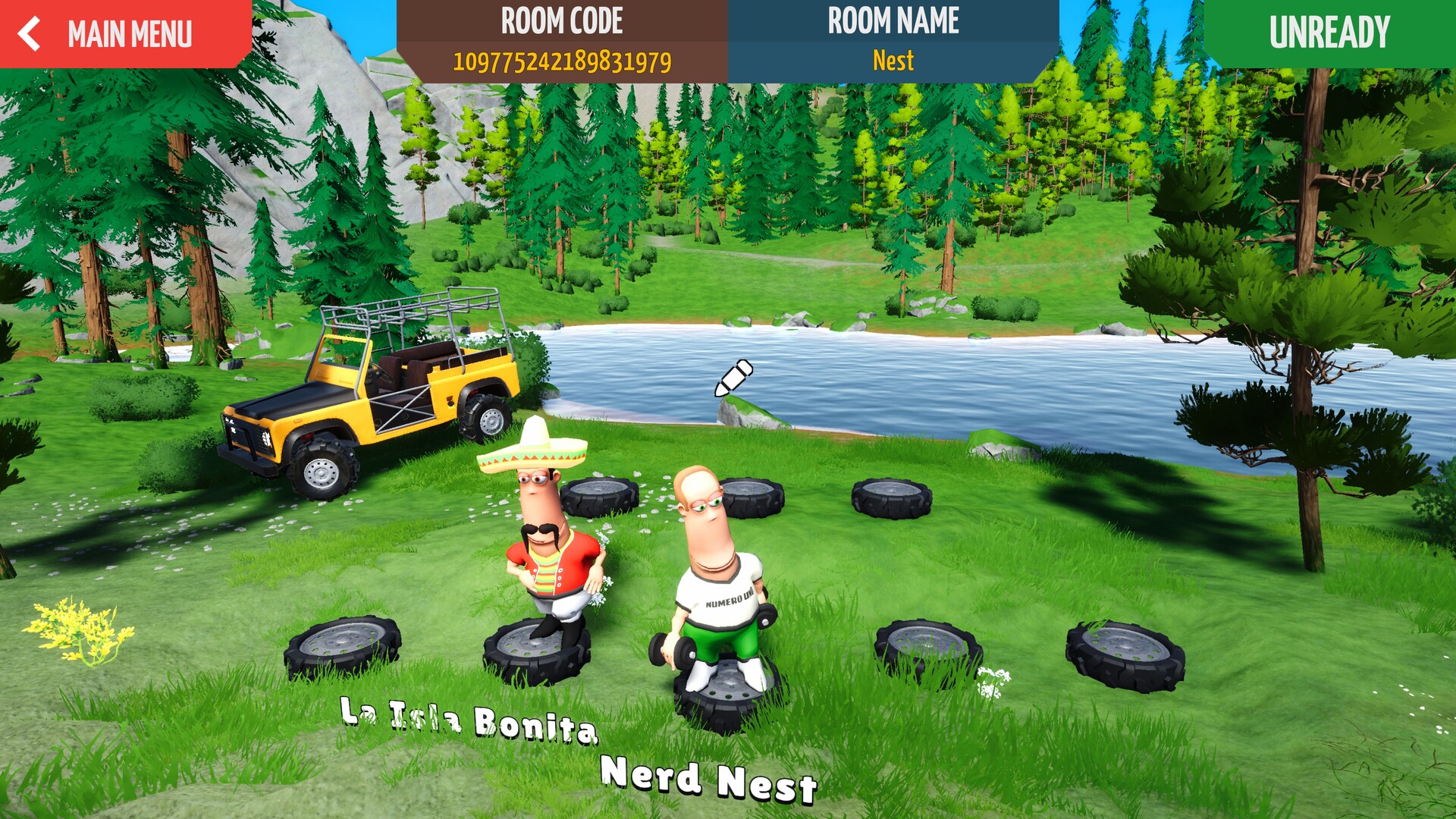Select the ROOM NAME header tab
Screen dimensions: 1456x819
pyautogui.click(x=892, y=22)
